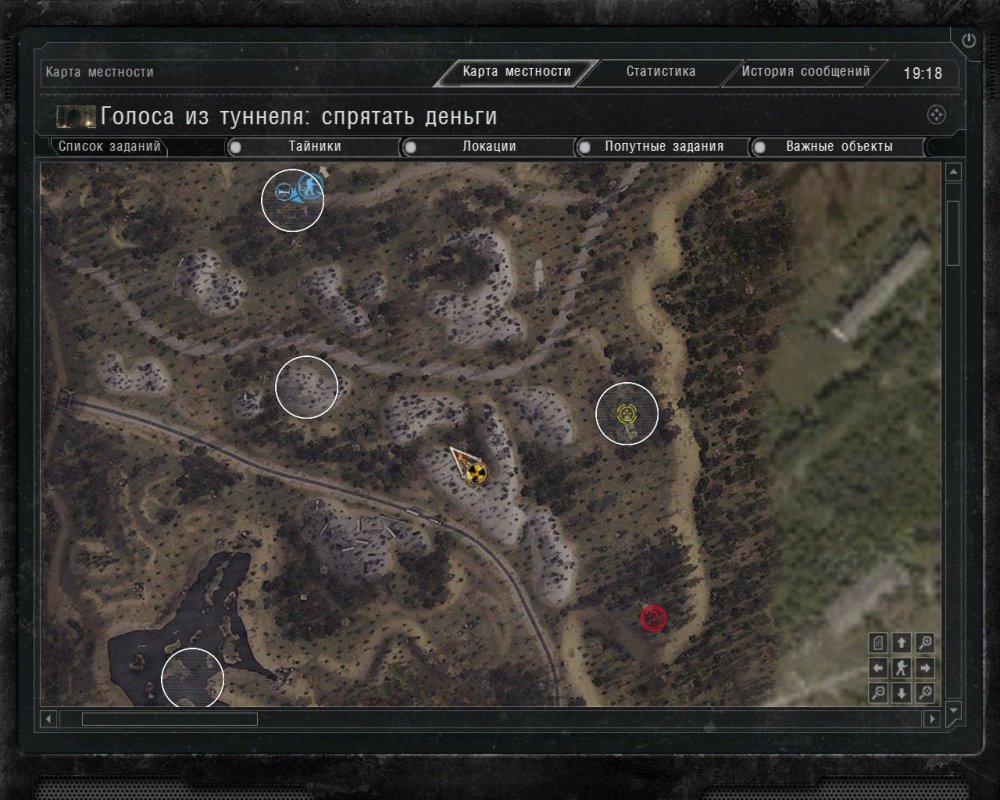1000x800 pixels.
Task: Select the Карта местности tab
Action: [516, 72]
